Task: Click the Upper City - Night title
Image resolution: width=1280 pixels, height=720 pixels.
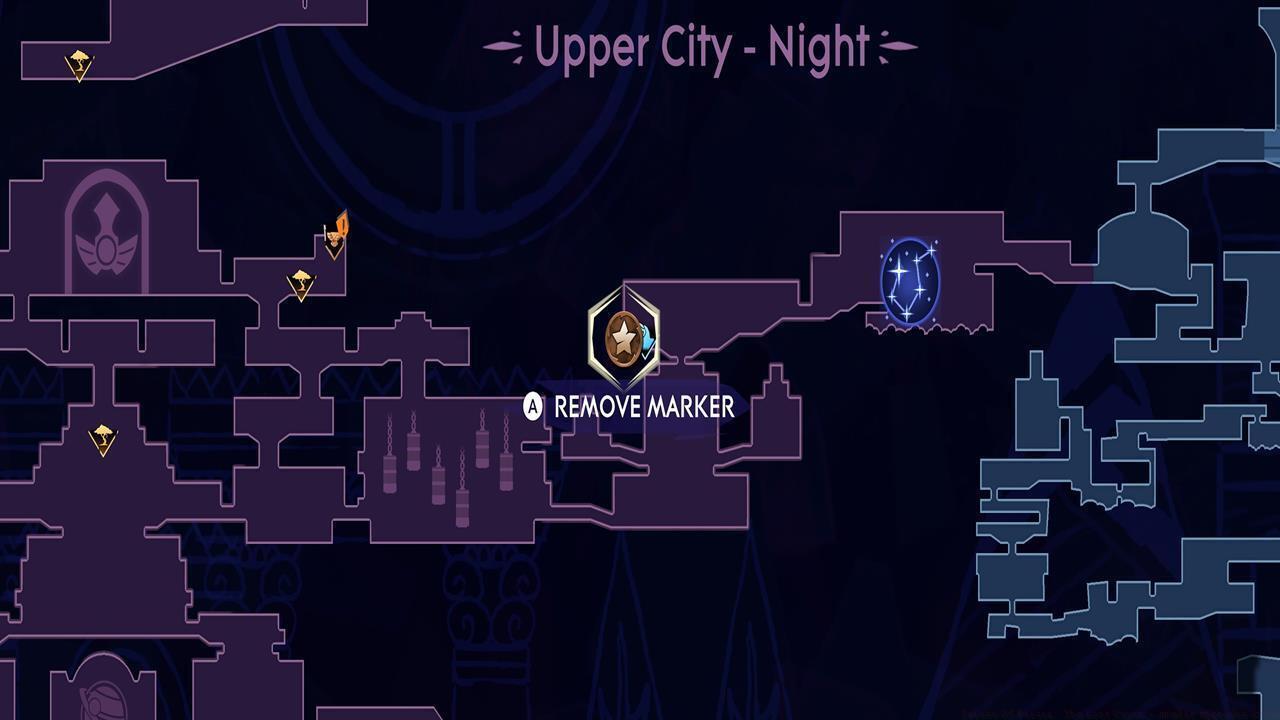Action: pyautogui.click(x=700, y=44)
